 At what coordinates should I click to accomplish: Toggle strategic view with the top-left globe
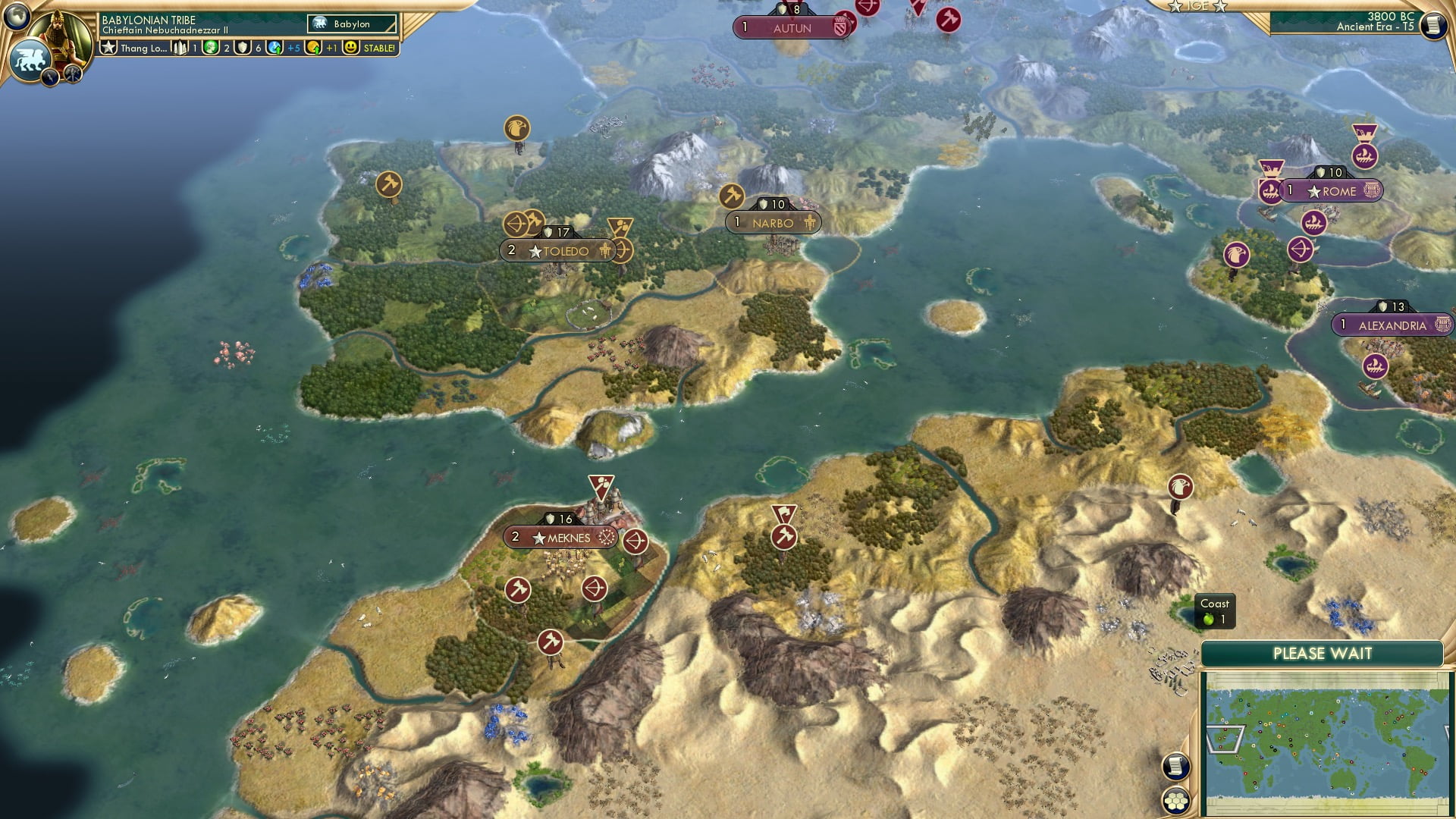pos(17,17)
